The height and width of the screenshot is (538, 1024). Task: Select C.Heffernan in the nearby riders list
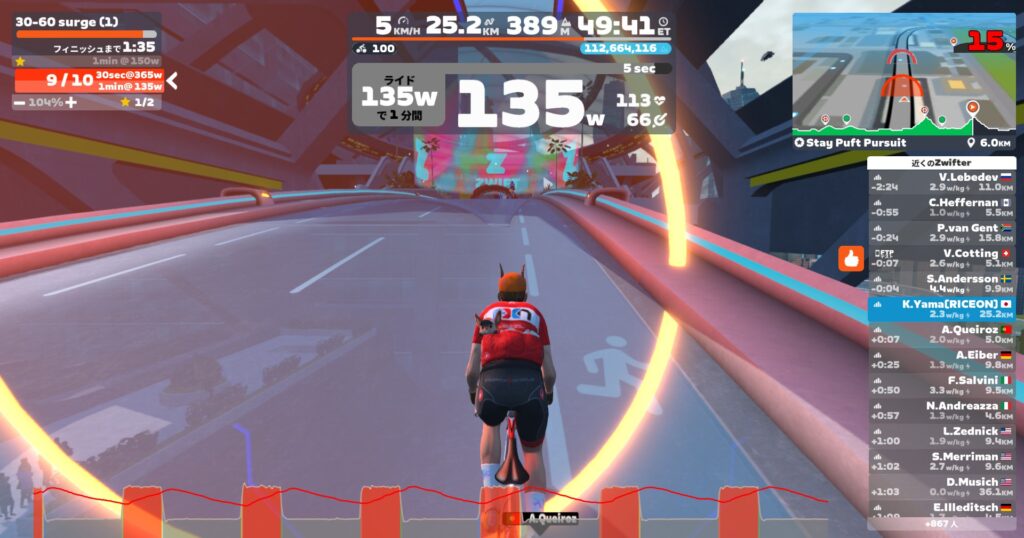941,207
